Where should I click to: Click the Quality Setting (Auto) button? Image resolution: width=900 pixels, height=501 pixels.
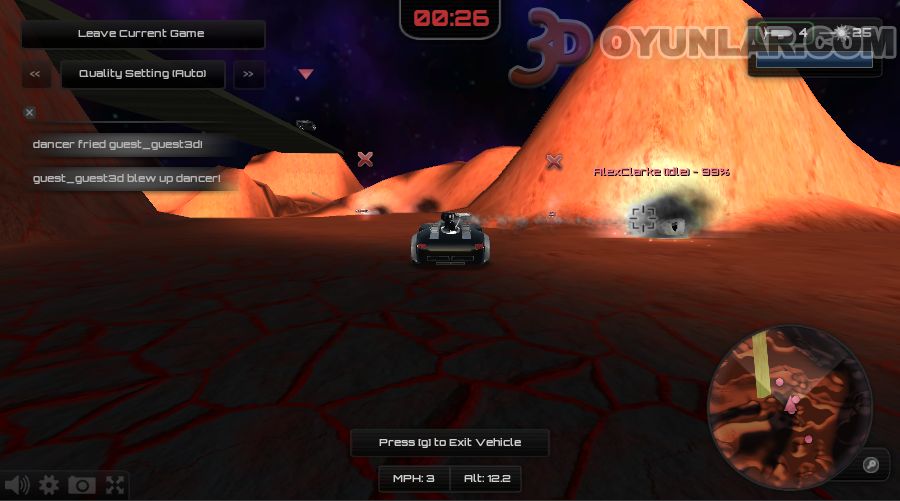pos(142,74)
